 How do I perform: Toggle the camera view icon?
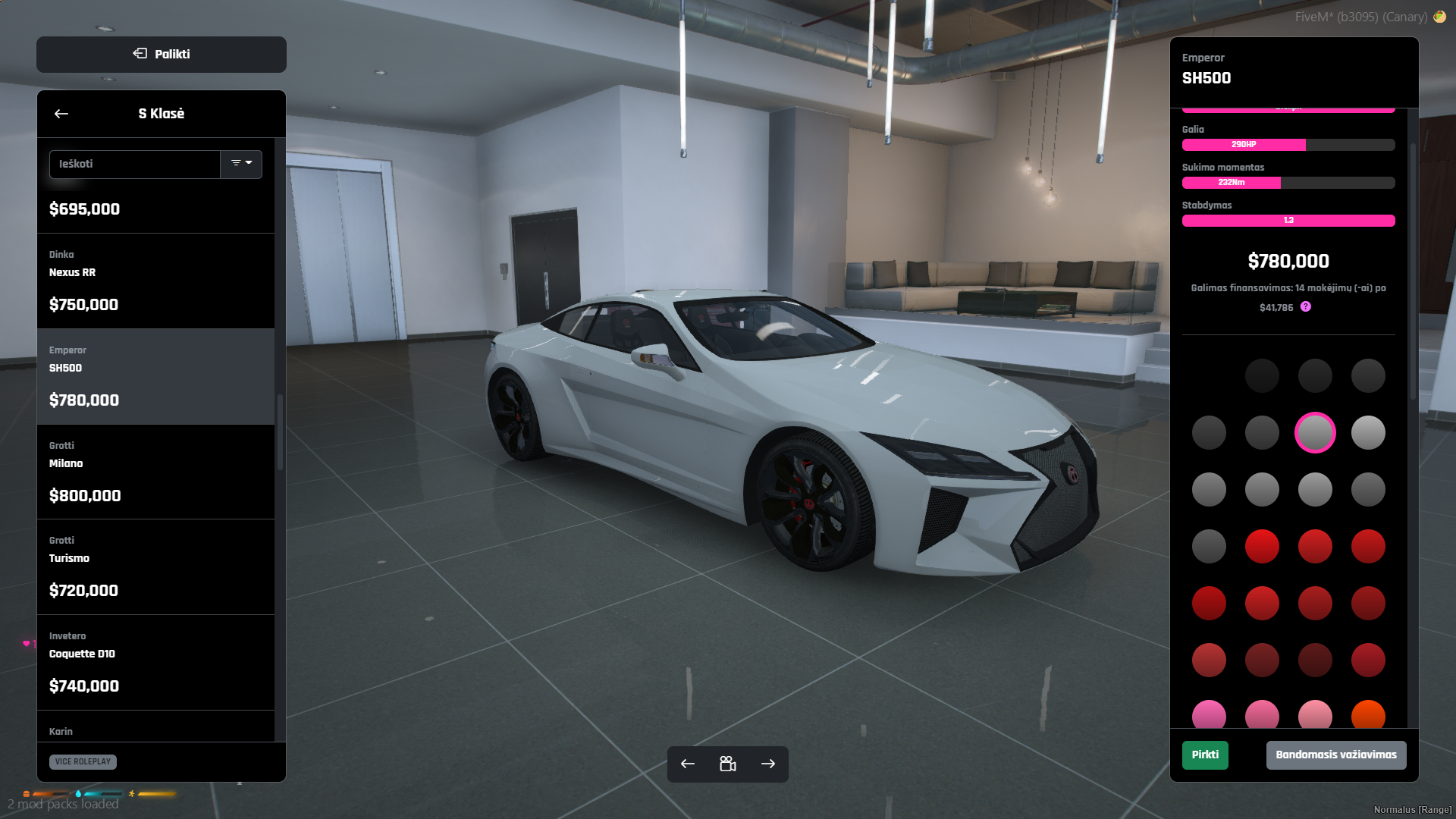coord(728,764)
